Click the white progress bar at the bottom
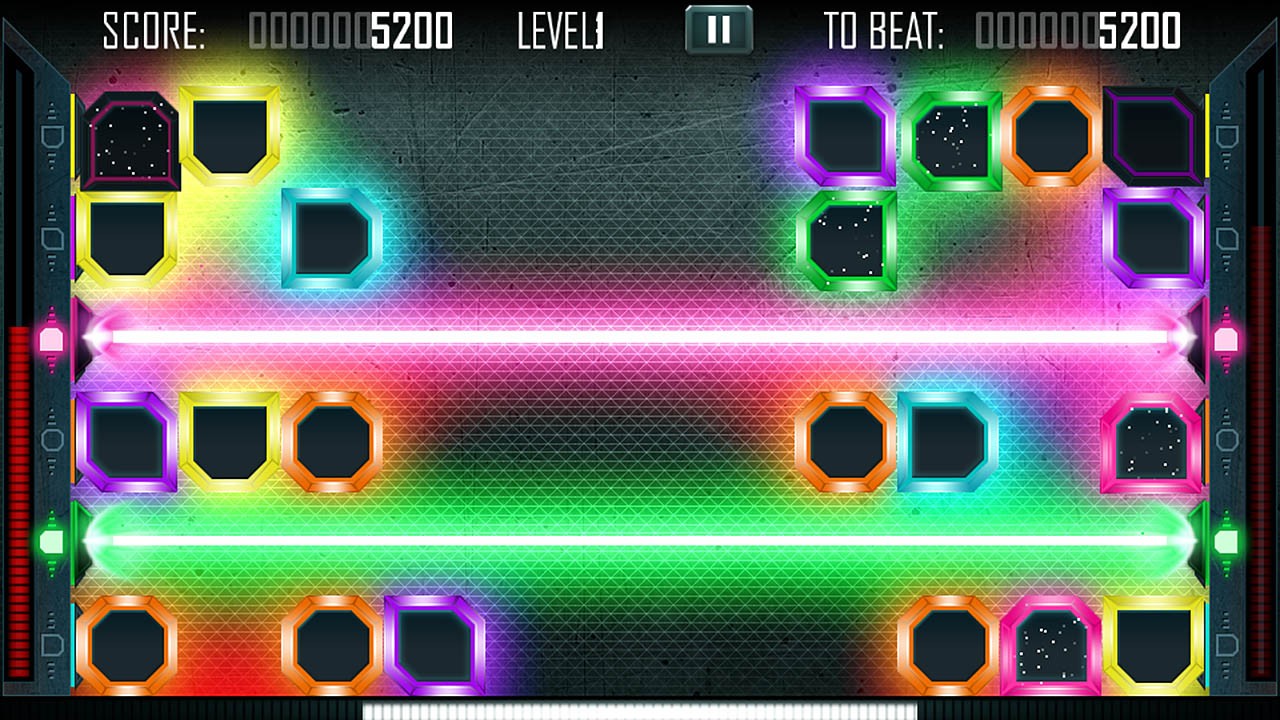The width and height of the screenshot is (1280, 720). click(x=640, y=712)
